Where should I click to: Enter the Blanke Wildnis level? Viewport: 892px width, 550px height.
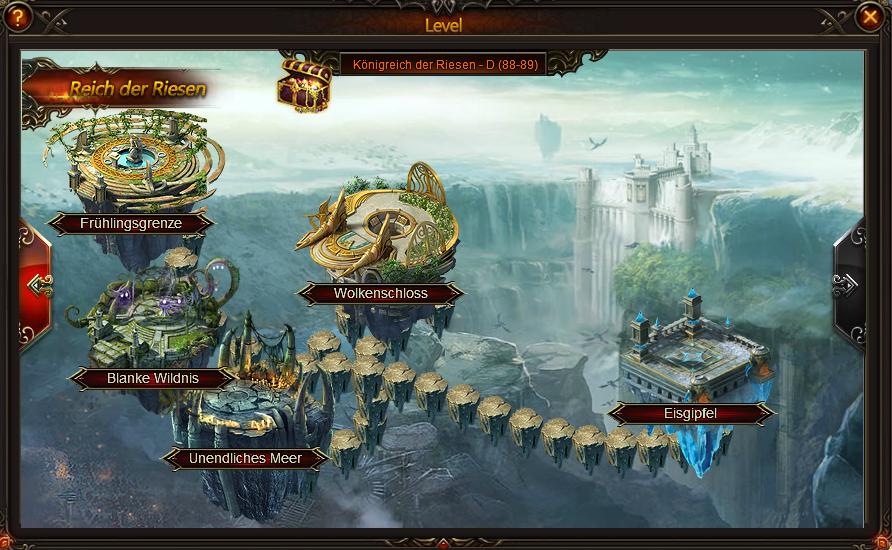coord(153,378)
